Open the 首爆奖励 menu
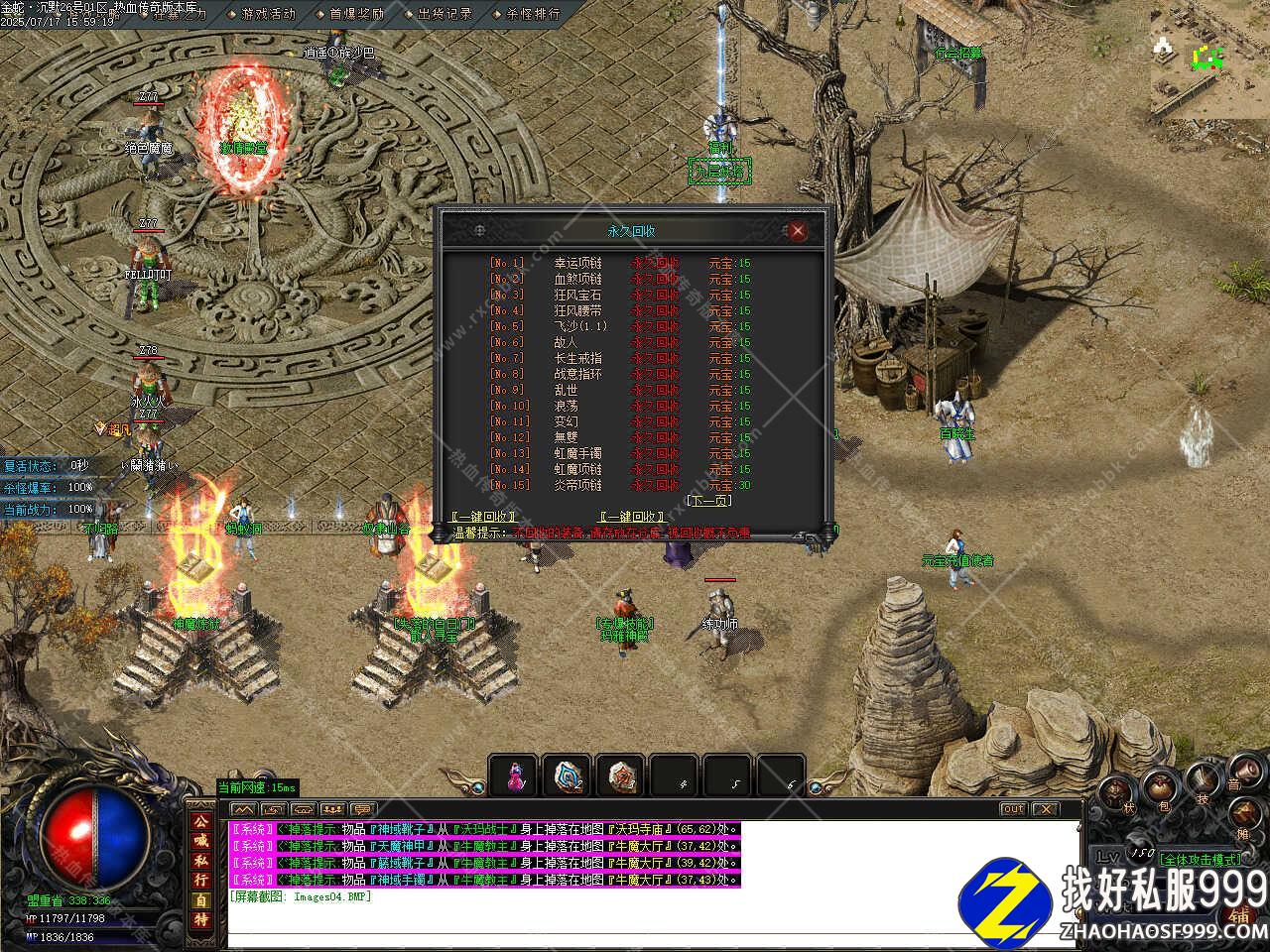This screenshot has height=952, width=1270. [356, 14]
